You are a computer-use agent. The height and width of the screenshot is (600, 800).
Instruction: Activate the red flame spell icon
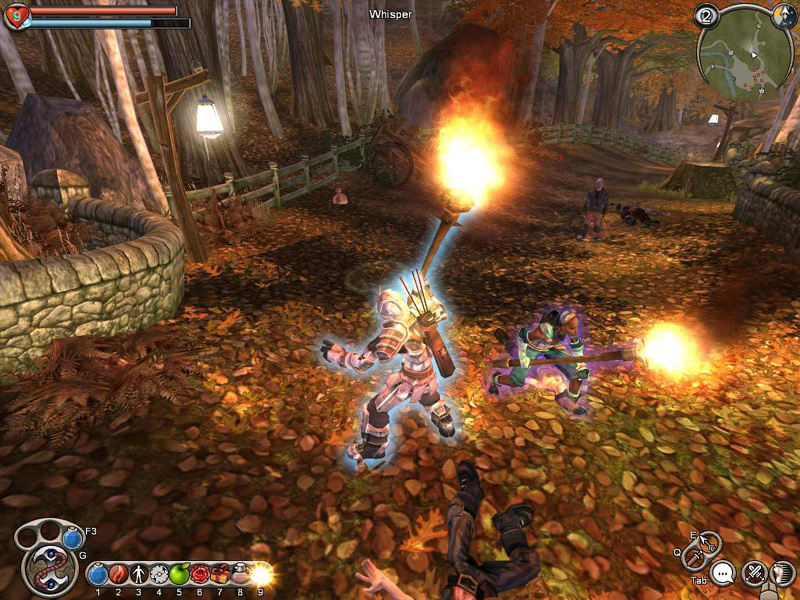[118, 574]
